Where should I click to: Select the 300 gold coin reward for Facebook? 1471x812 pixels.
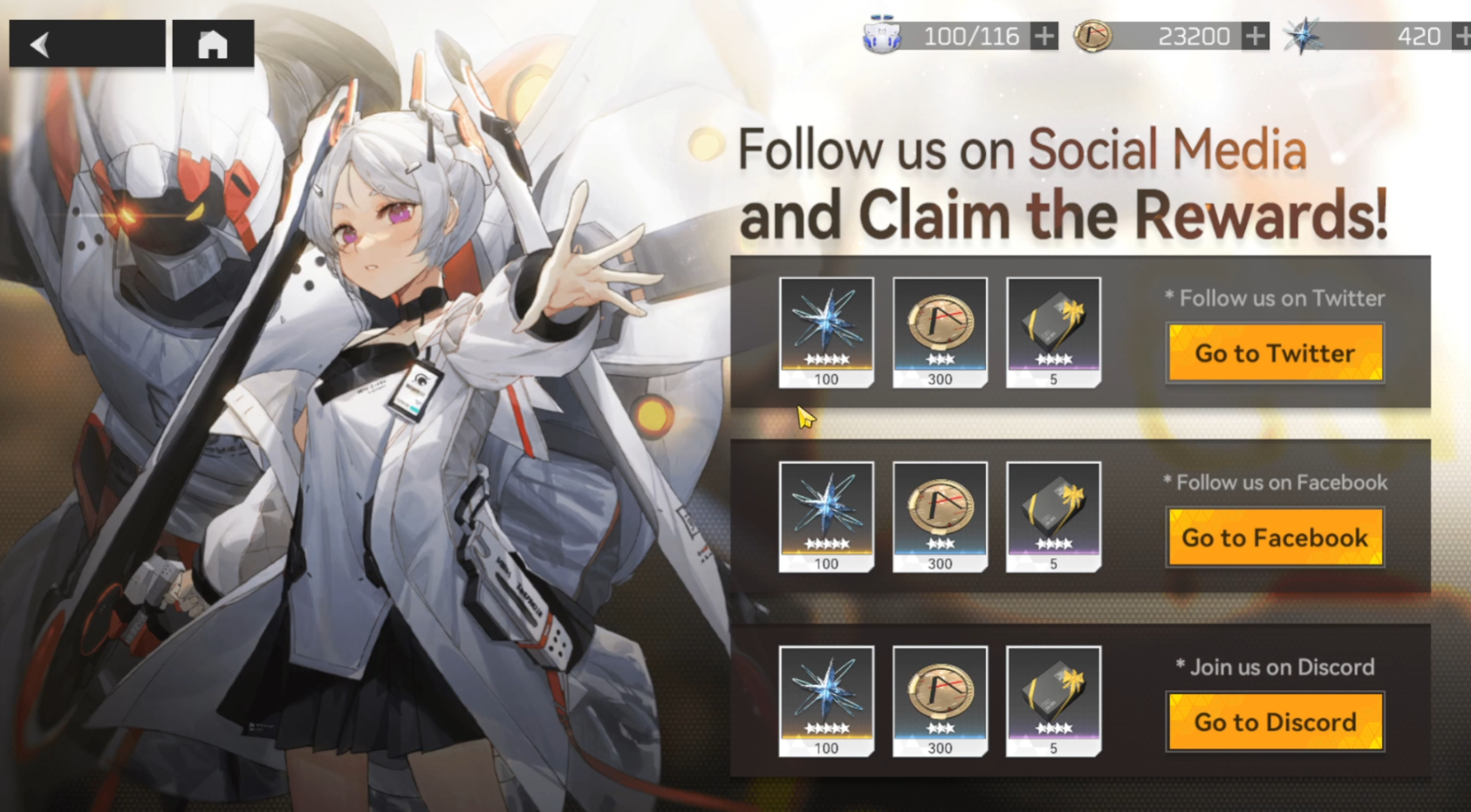click(940, 516)
